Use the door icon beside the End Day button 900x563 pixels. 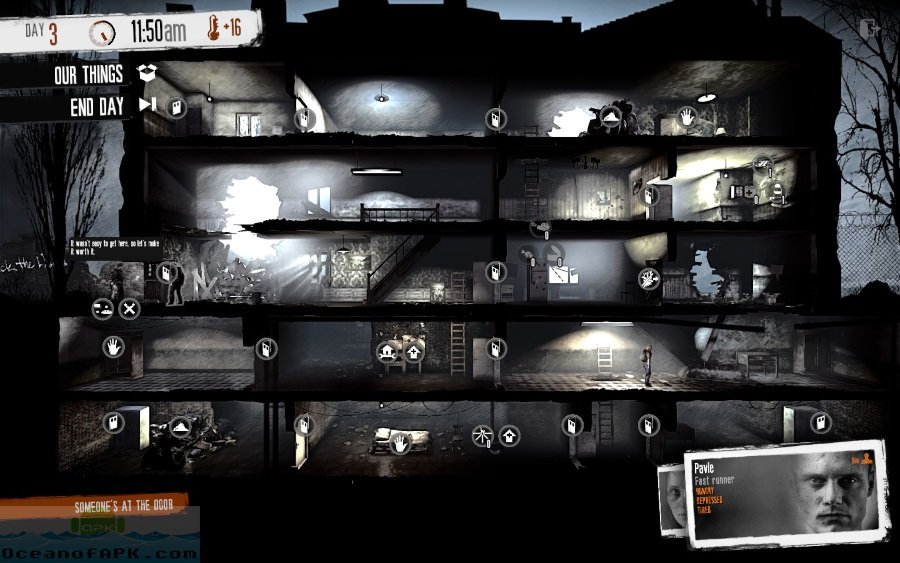(177, 106)
